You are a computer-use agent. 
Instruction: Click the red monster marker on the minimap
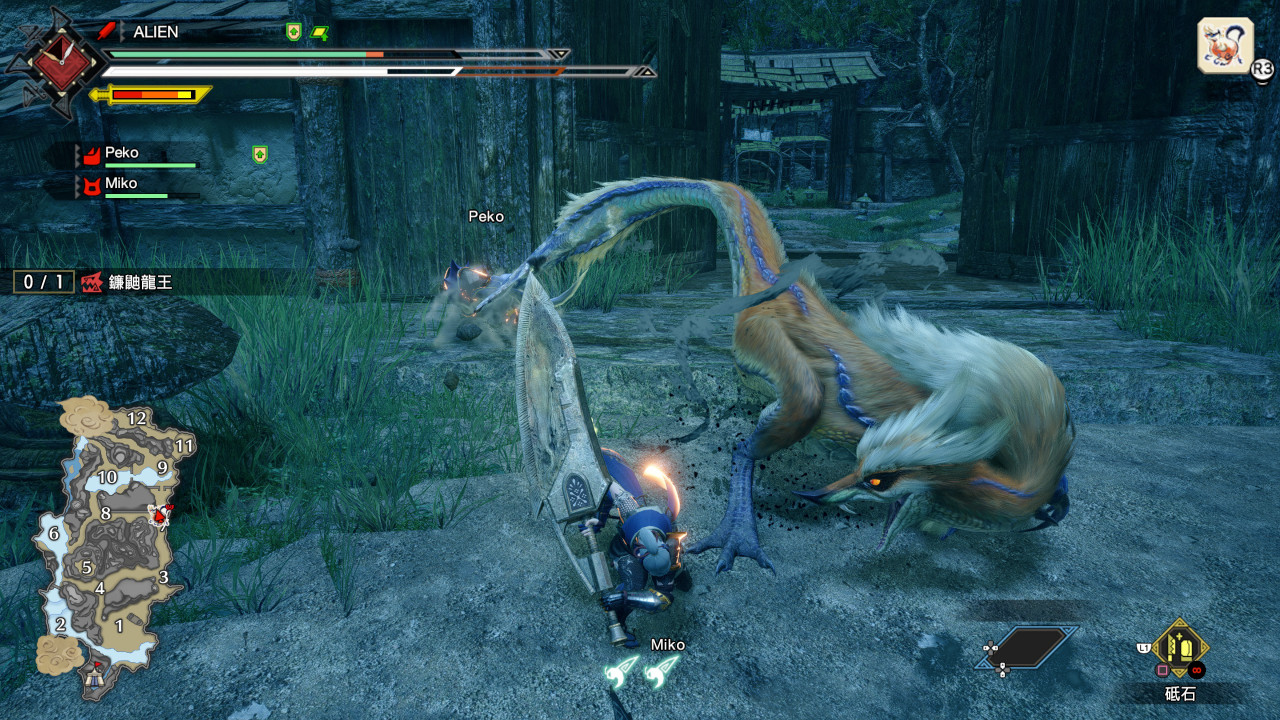(158, 514)
